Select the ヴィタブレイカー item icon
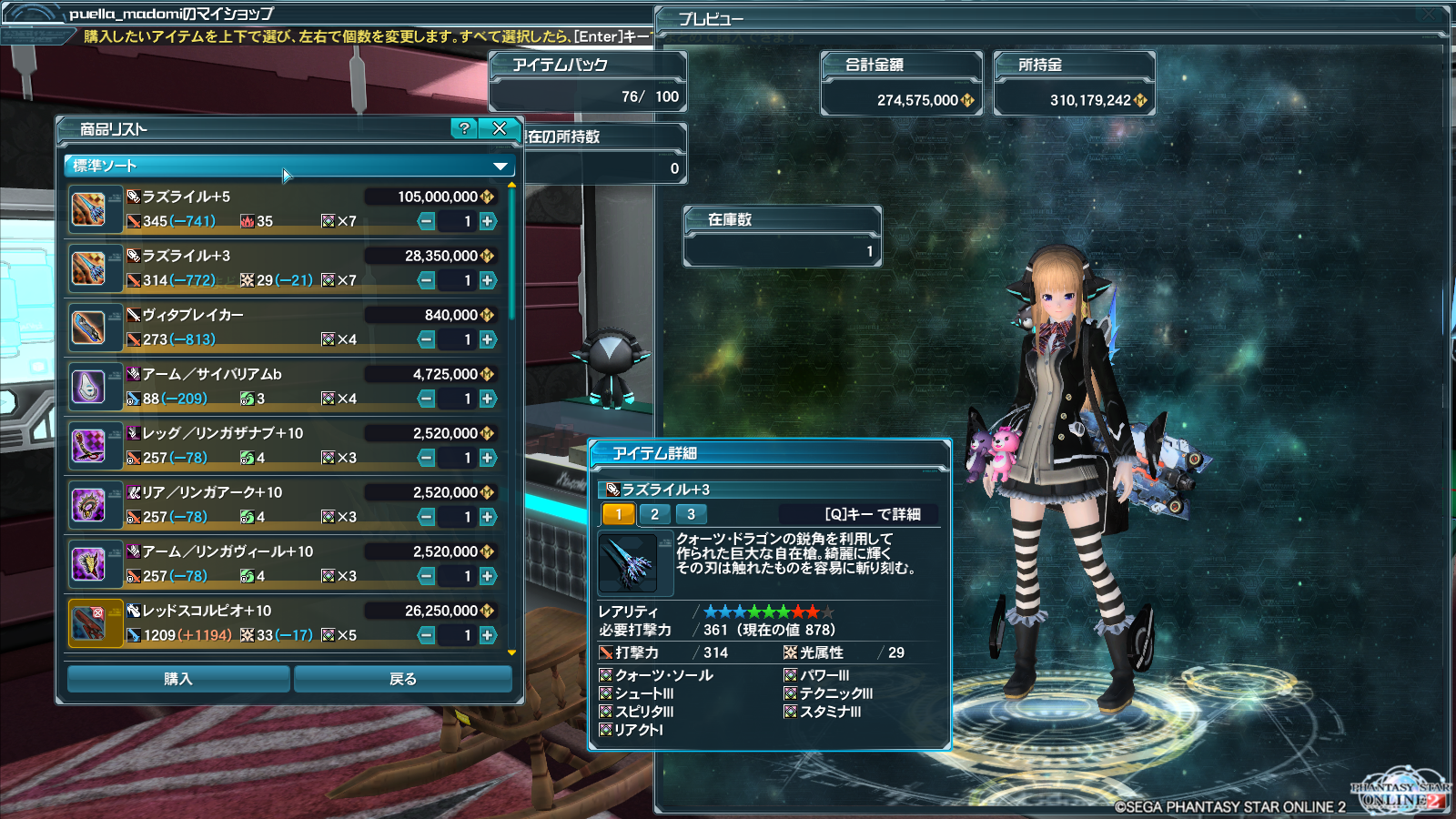The width and height of the screenshot is (1456, 819). [x=89, y=327]
